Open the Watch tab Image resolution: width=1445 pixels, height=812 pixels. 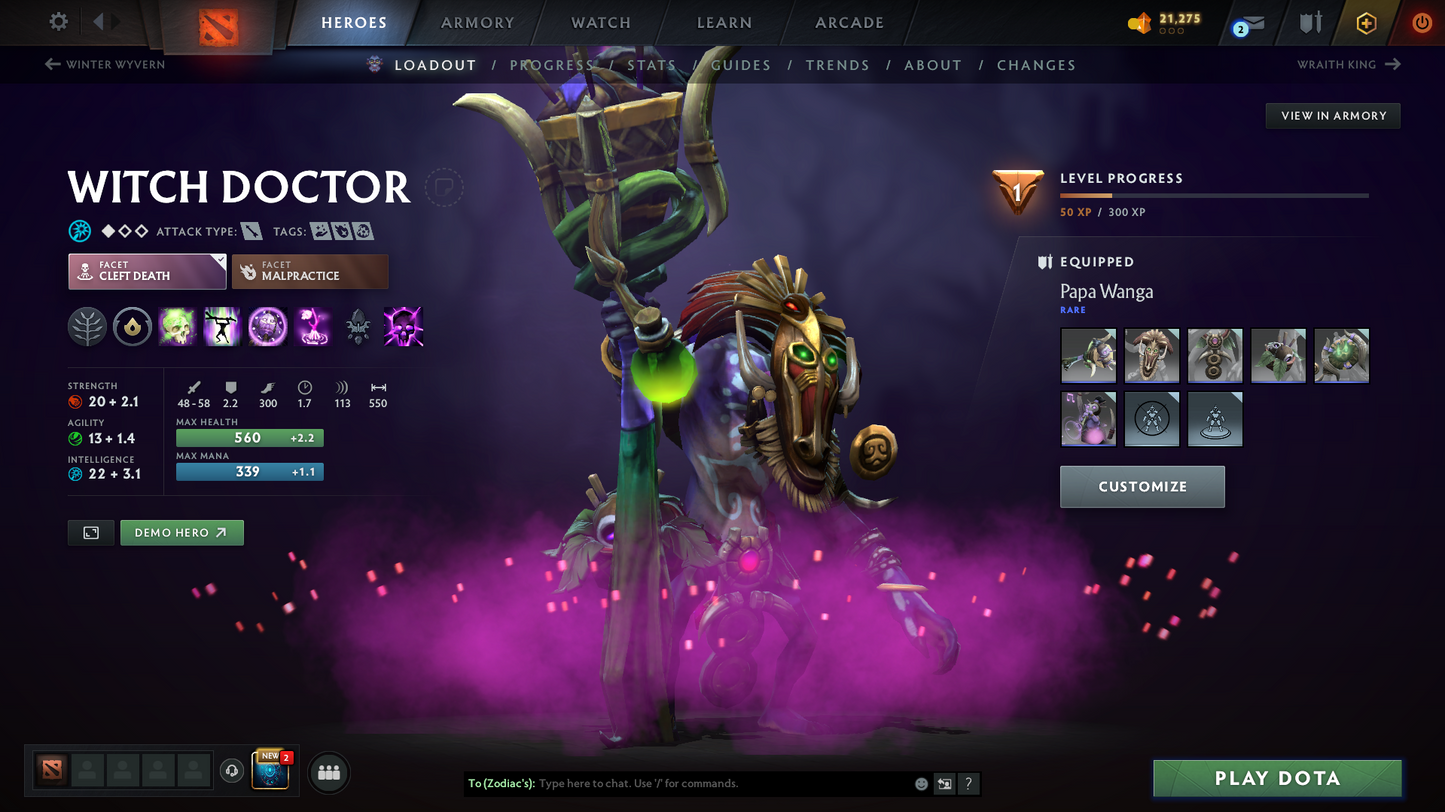click(x=600, y=23)
